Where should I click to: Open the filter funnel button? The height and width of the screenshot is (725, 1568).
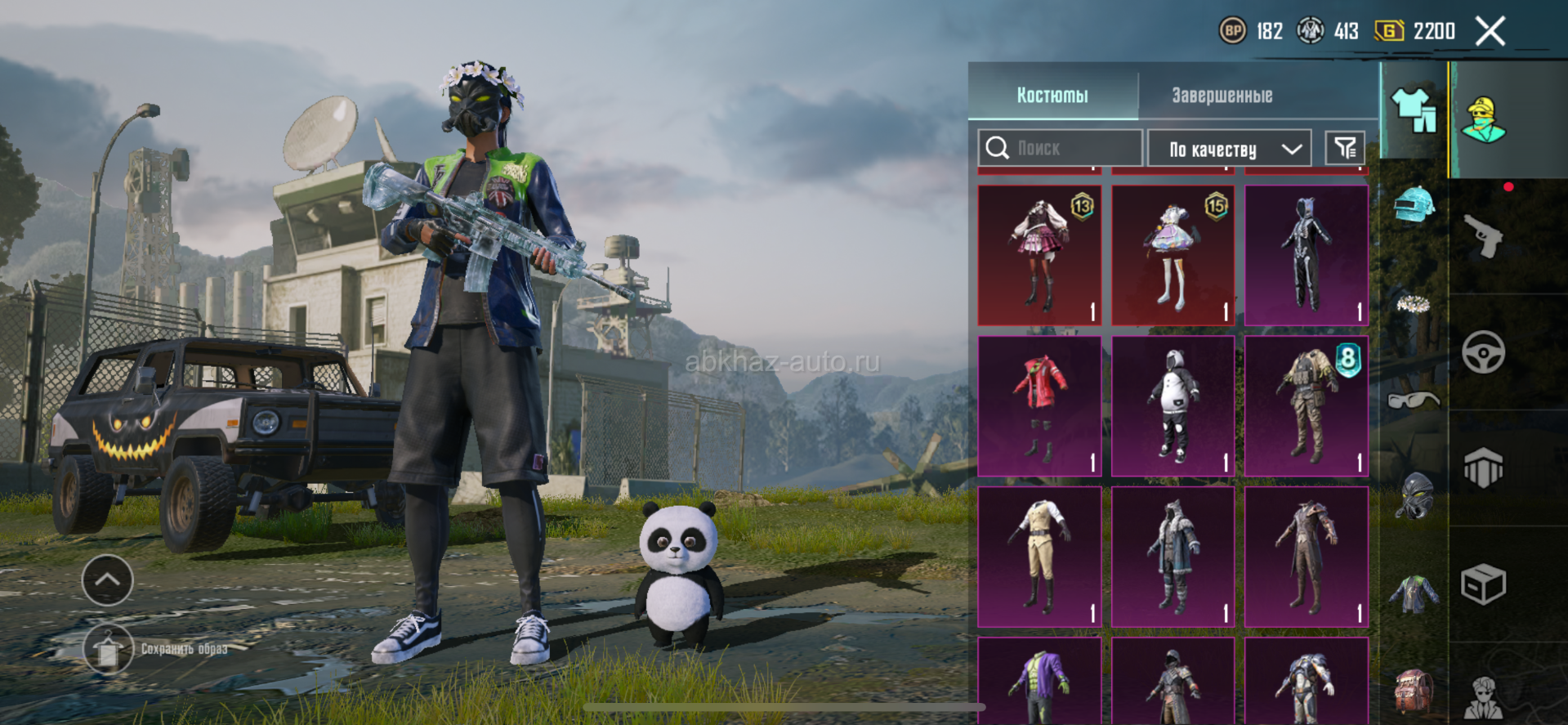(1345, 148)
